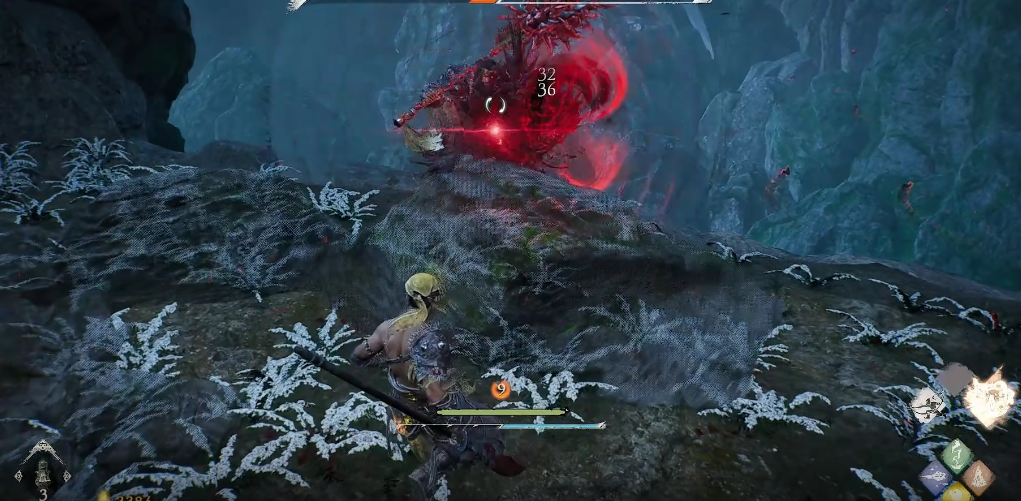Use the yellow diamond spell icon
This screenshot has height=501, width=1021.
pos(957,493)
